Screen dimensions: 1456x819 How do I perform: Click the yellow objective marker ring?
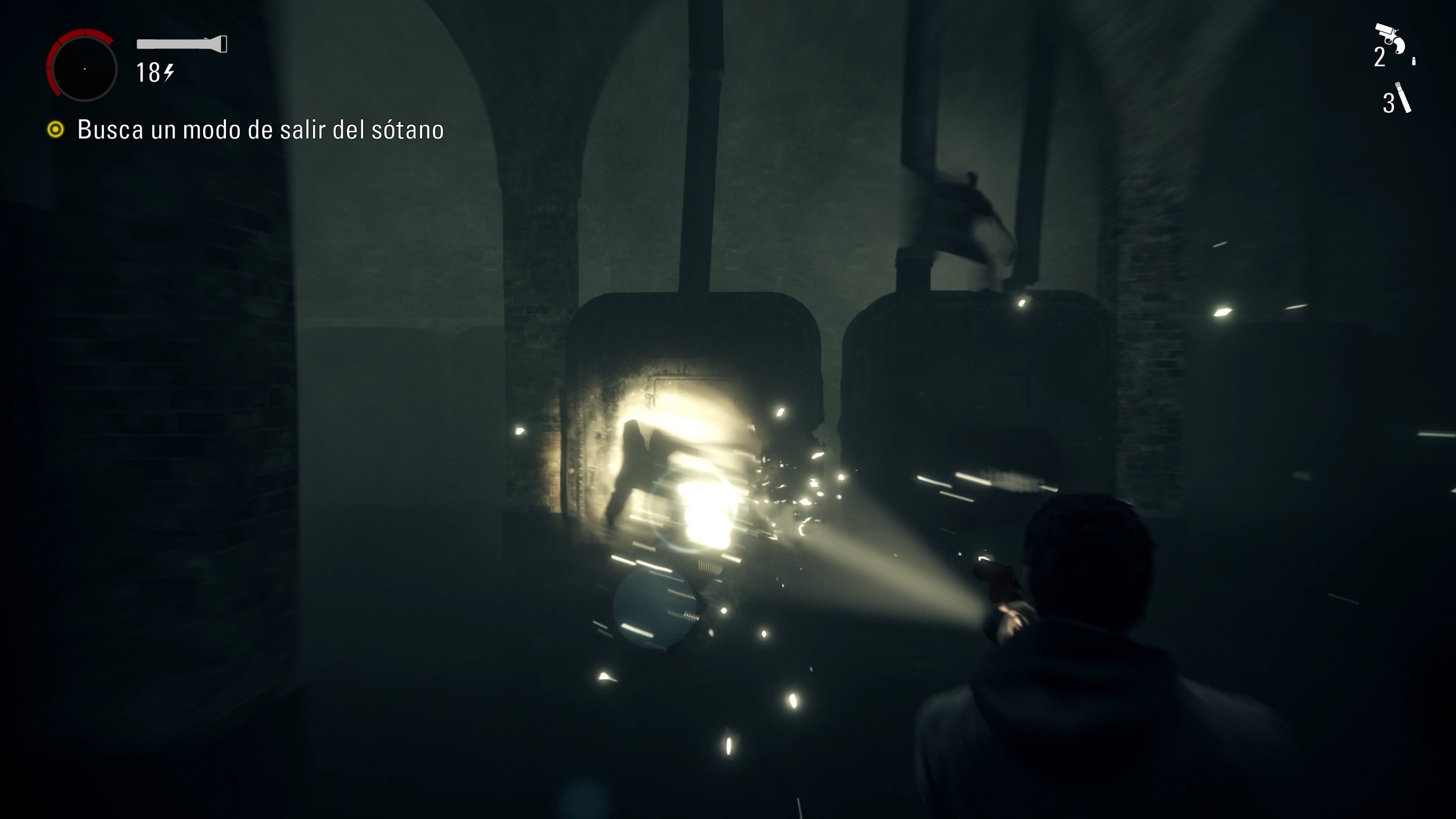pyautogui.click(x=55, y=130)
